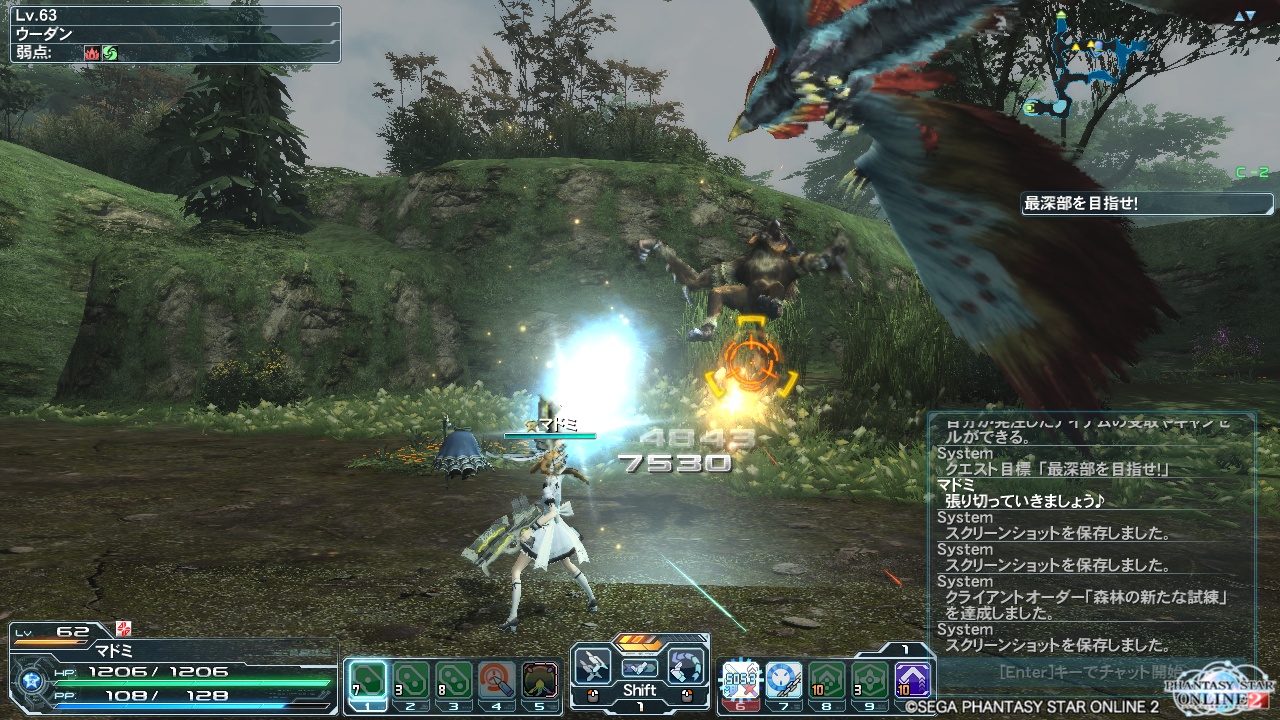Screen dimensions: 1280x720
Task: Use the green hexagon item in slot 9
Action: (869, 680)
